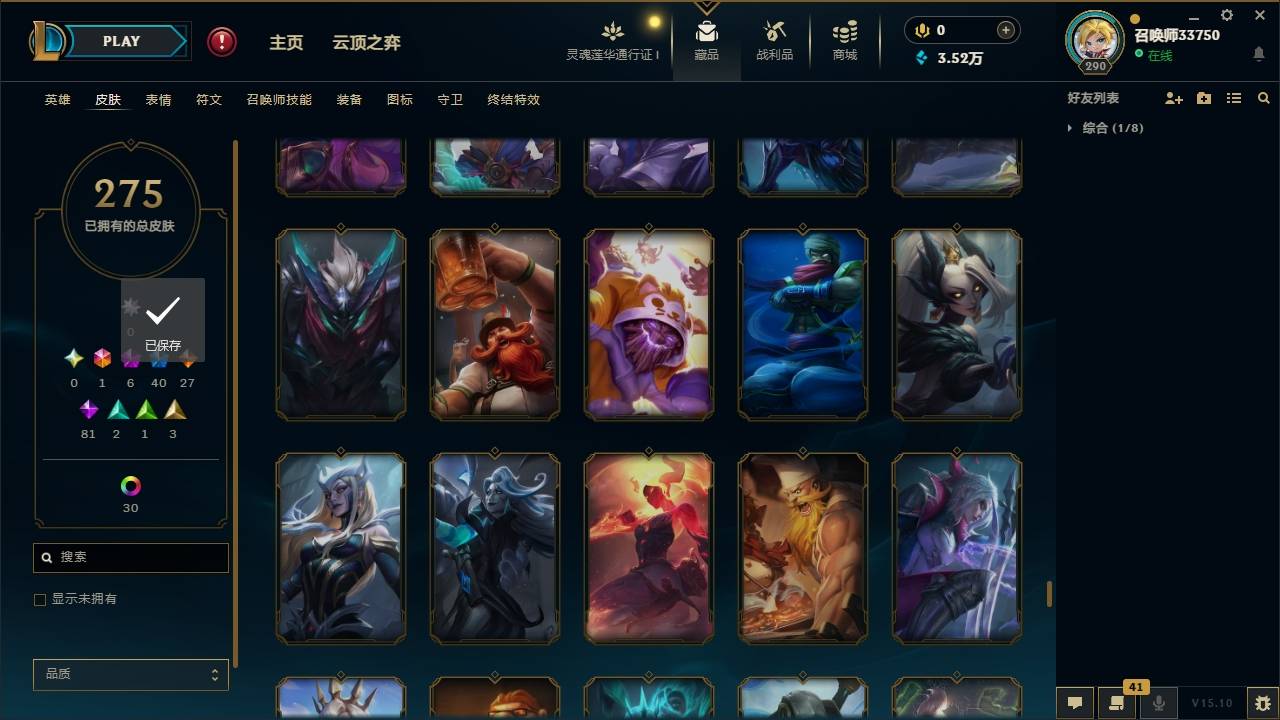Viewport: 1280px width, 720px height.
Task: Switch to the 表情 emotes tab
Action: [158, 100]
